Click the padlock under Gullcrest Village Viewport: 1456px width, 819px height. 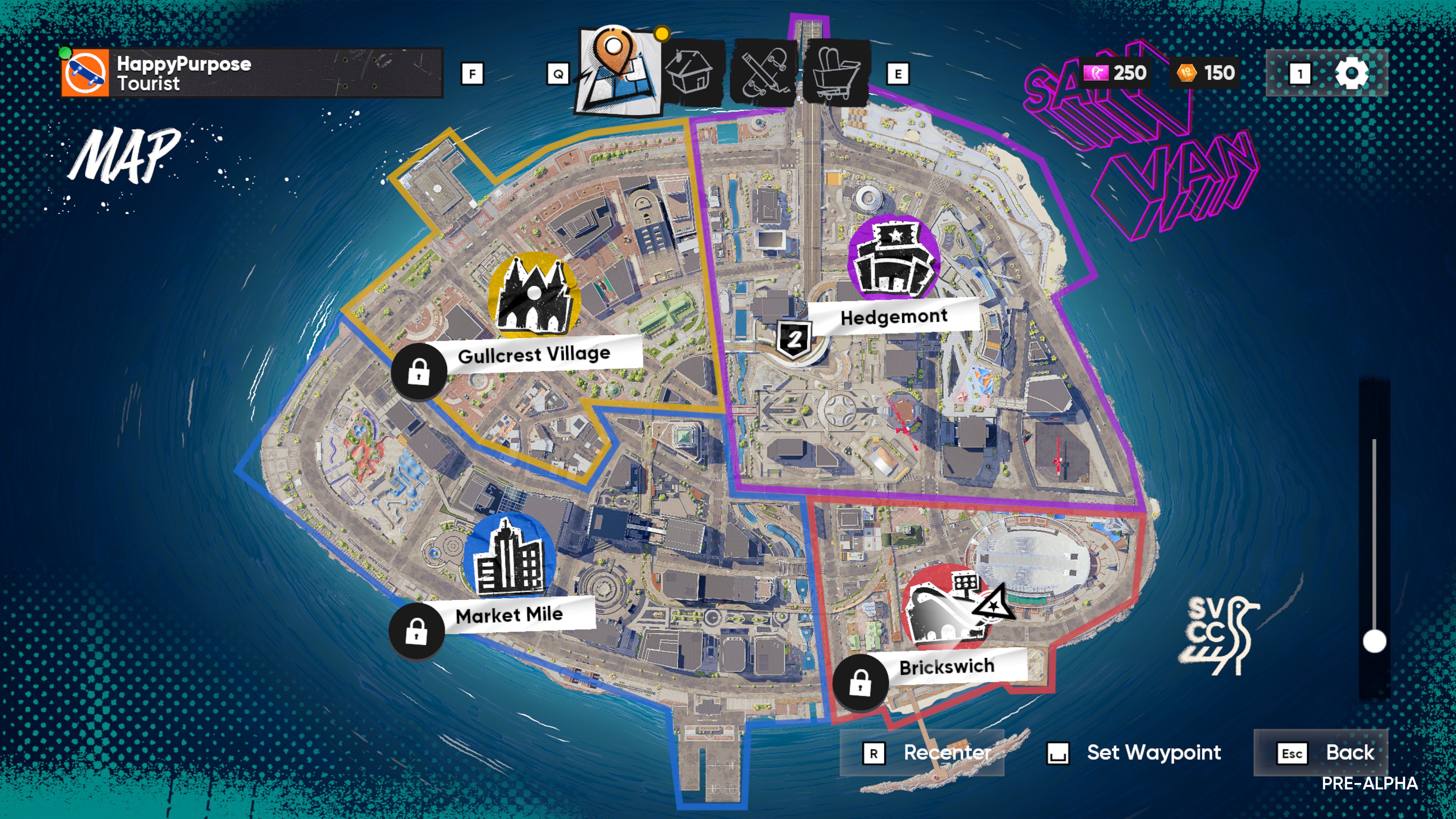[x=419, y=371]
